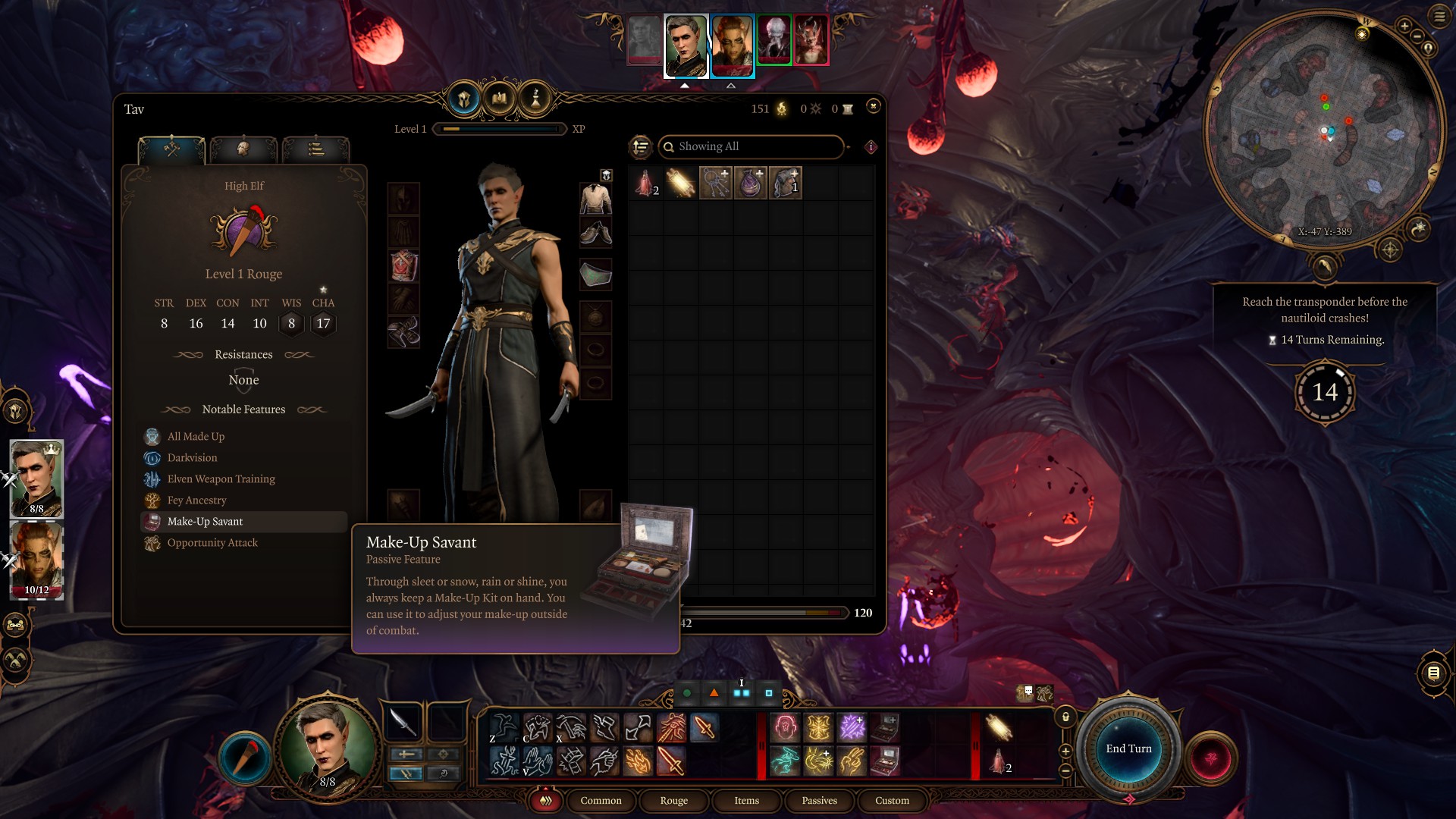Close the character inventory panel
Viewport: 1456px width, 819px height.
click(x=874, y=106)
